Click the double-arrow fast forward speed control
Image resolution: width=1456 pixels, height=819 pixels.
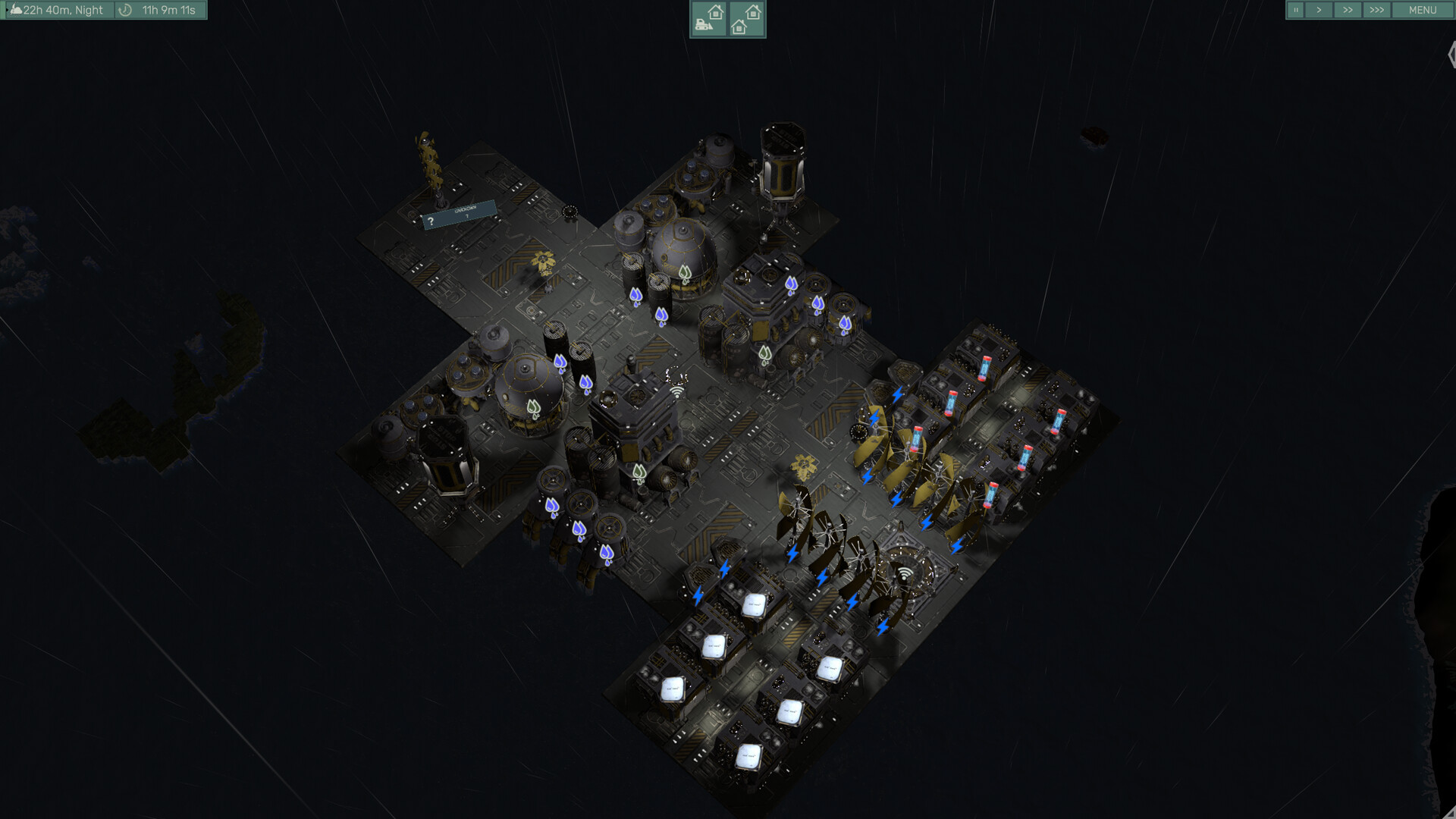pyautogui.click(x=1348, y=10)
